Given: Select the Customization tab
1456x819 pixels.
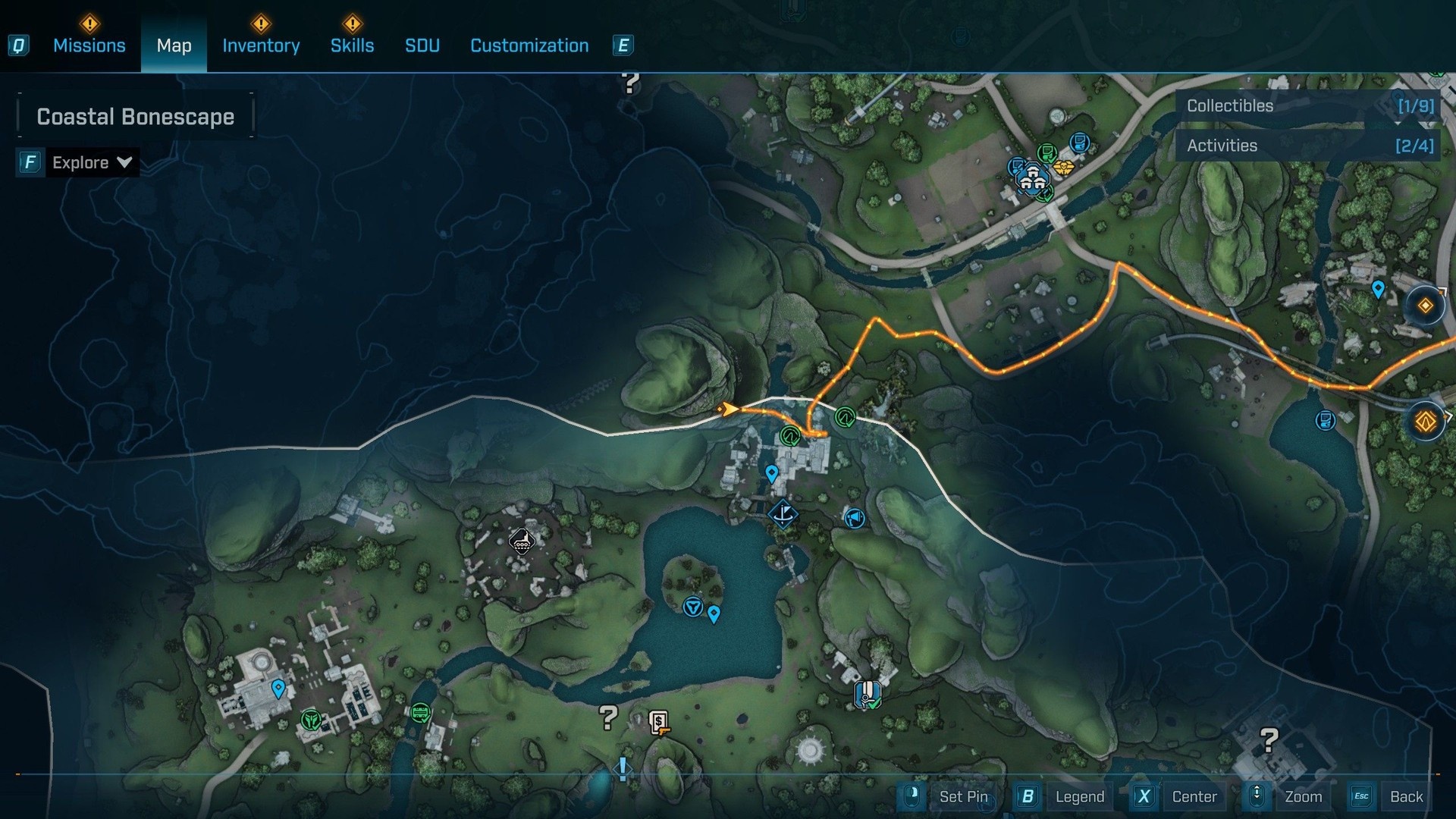Looking at the screenshot, I should point(529,45).
